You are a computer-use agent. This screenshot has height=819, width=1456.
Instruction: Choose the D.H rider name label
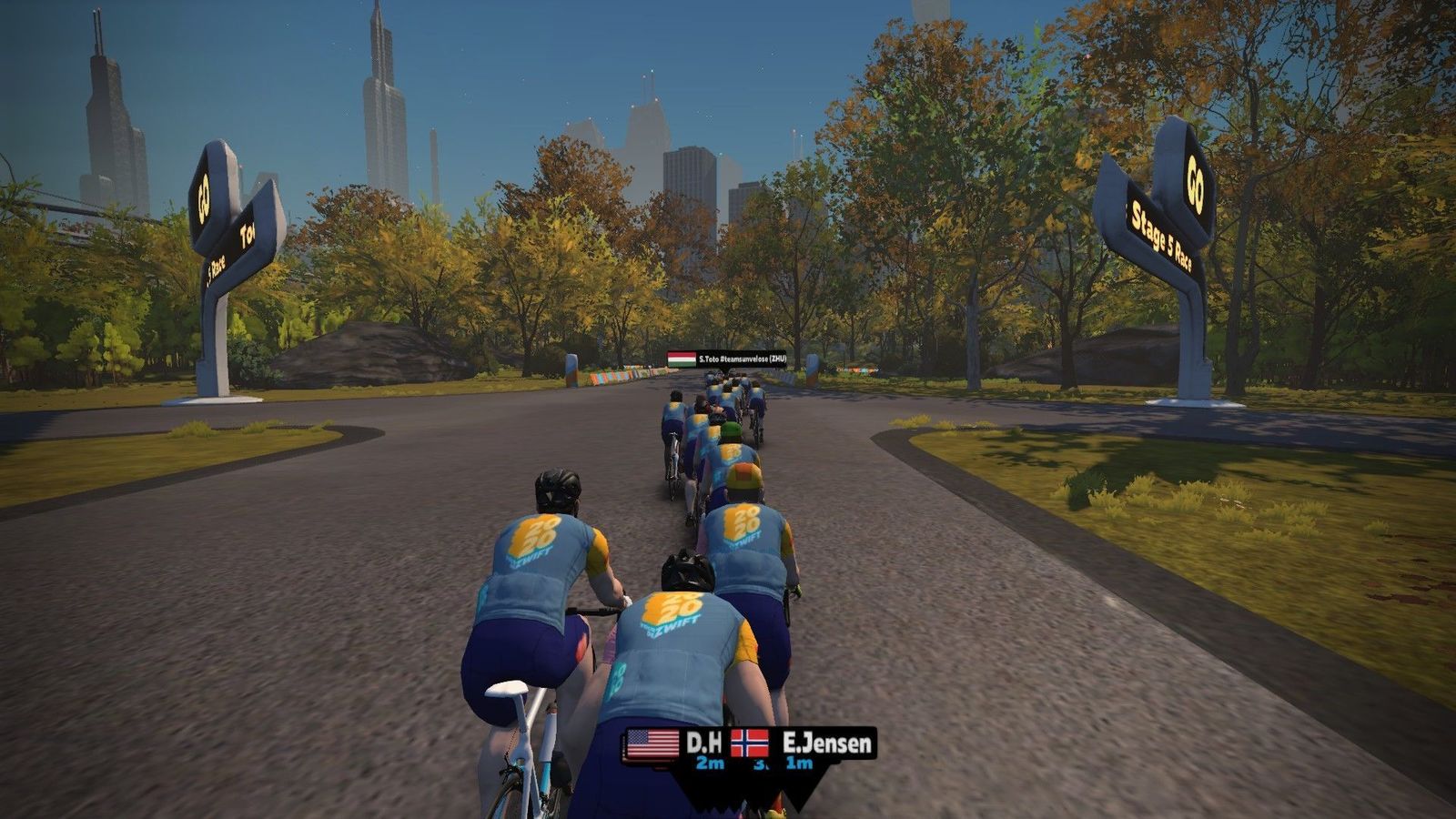click(703, 743)
